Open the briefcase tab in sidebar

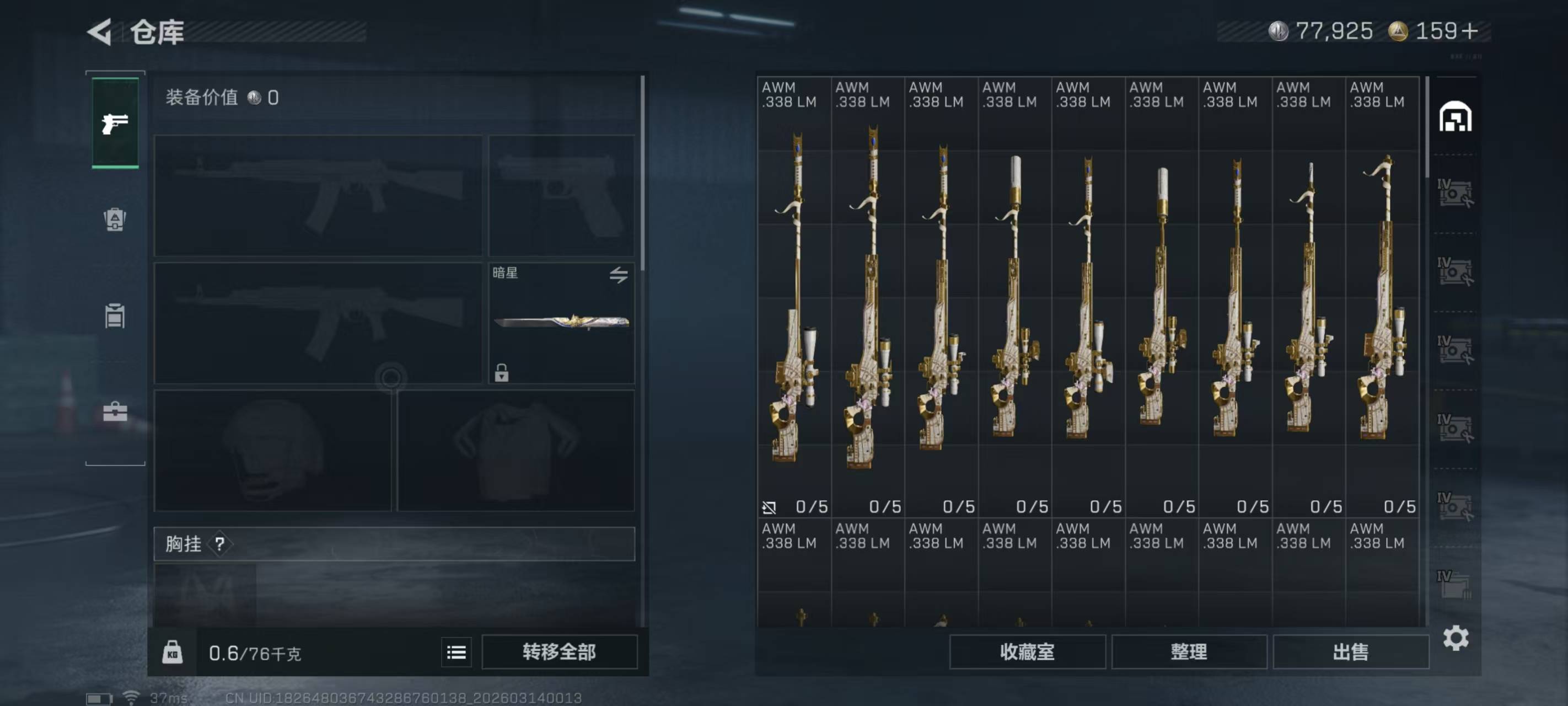point(115,412)
